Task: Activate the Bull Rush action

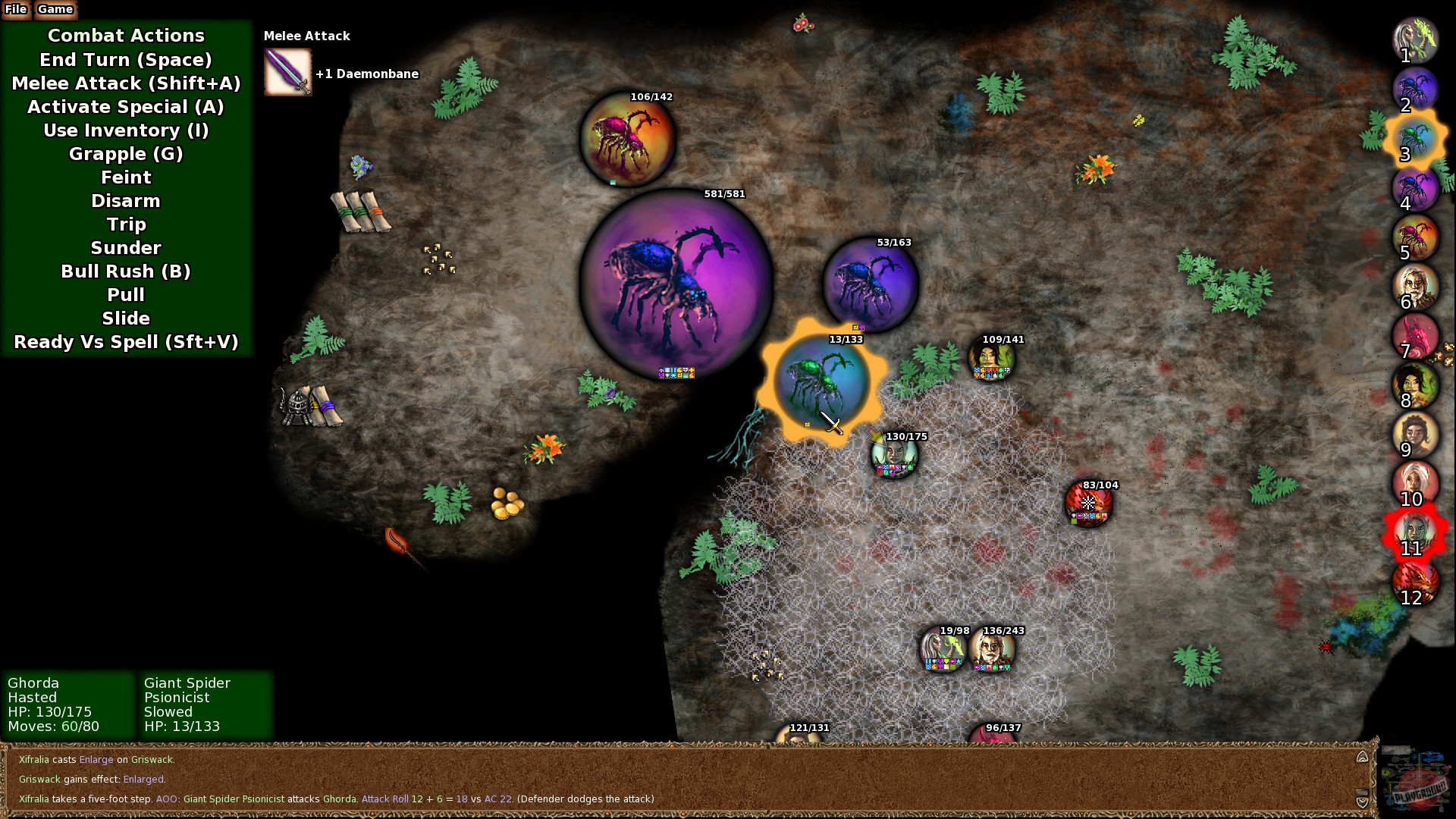Action: 126,271
